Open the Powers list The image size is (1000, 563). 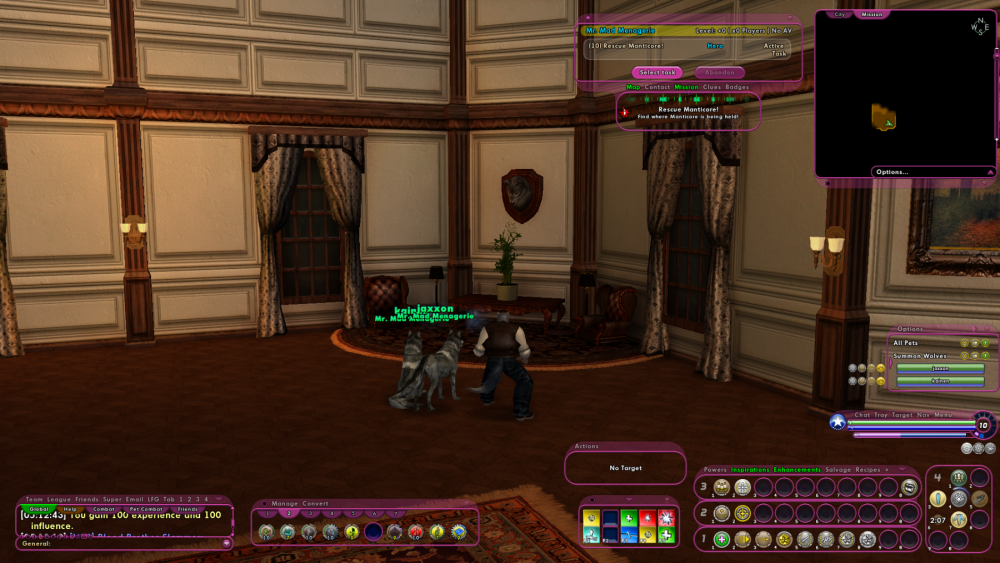click(715, 469)
